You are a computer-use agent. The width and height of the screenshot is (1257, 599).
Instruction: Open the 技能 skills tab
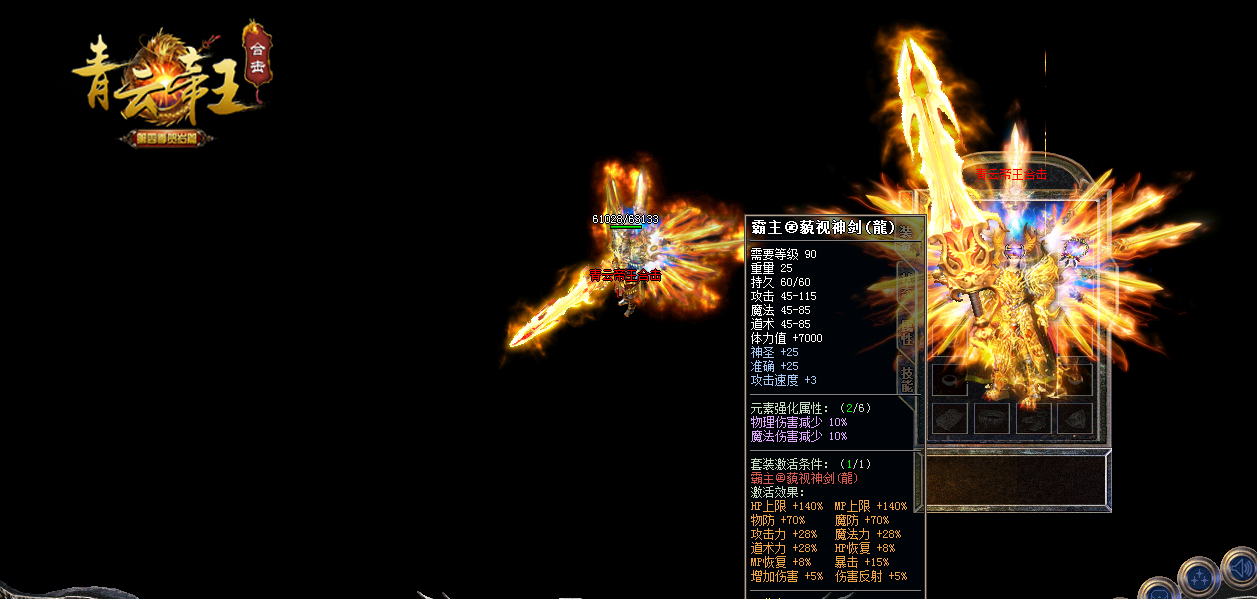pos(906,379)
